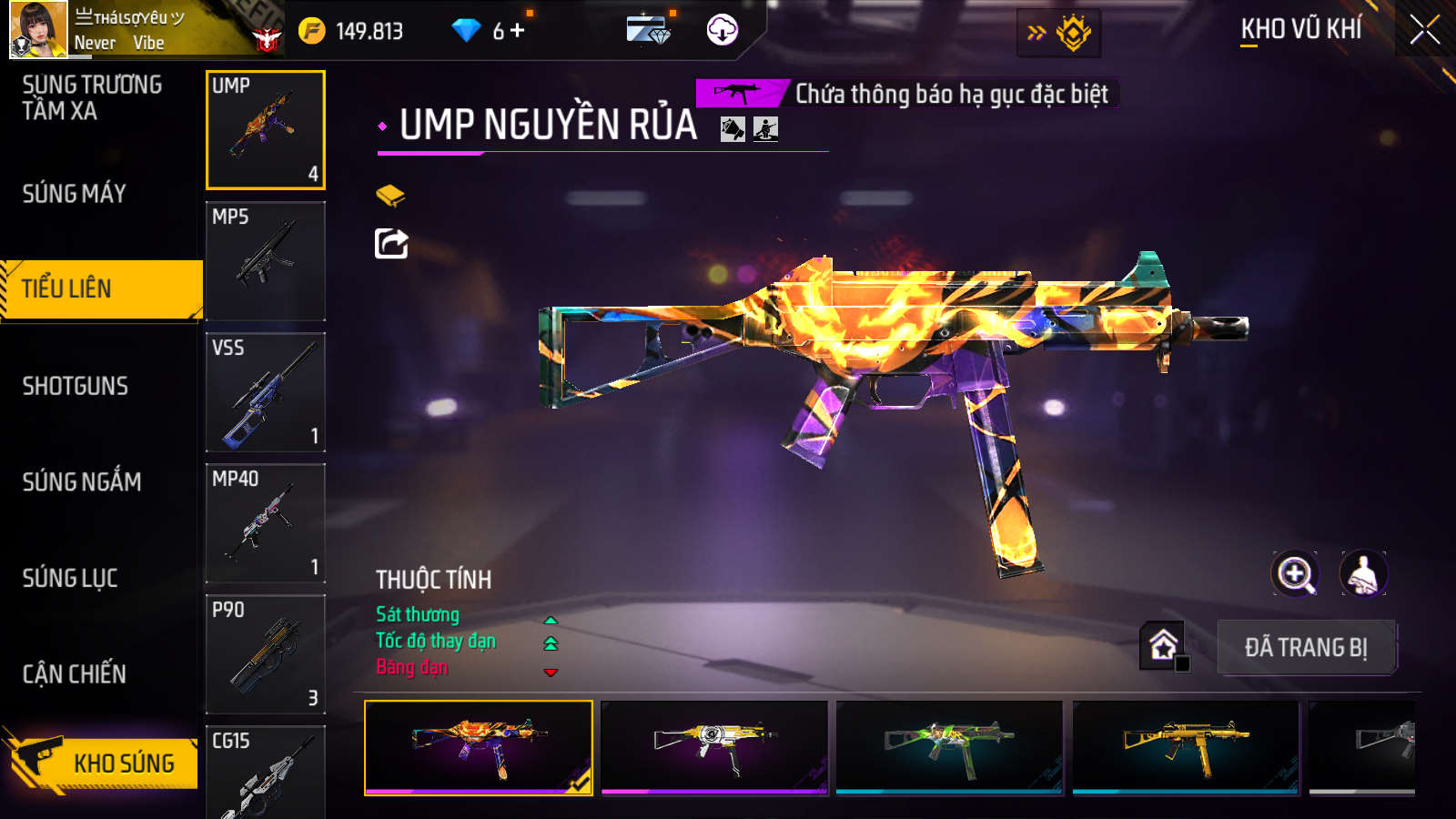
Task: Share the UMP skin via share icon
Action: point(392,244)
